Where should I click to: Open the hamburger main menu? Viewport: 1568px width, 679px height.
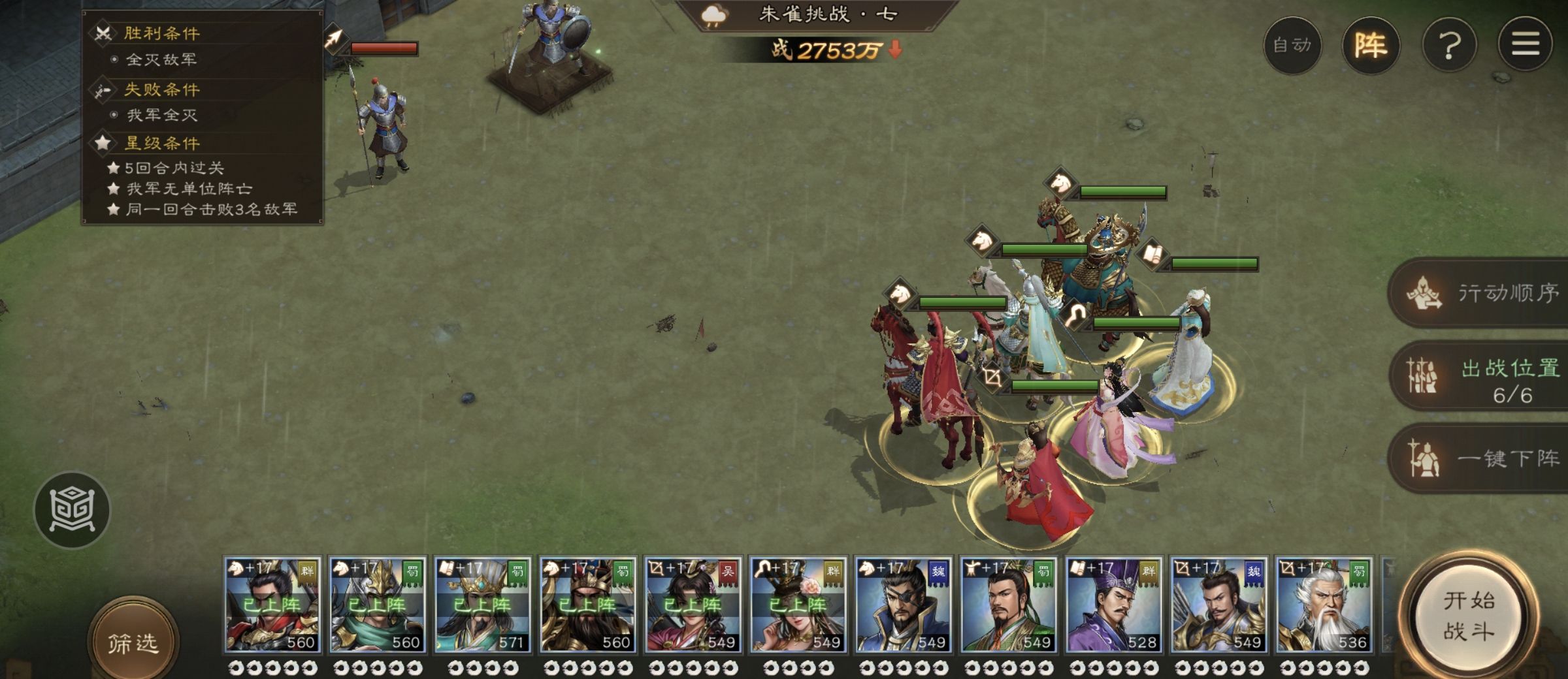1525,45
